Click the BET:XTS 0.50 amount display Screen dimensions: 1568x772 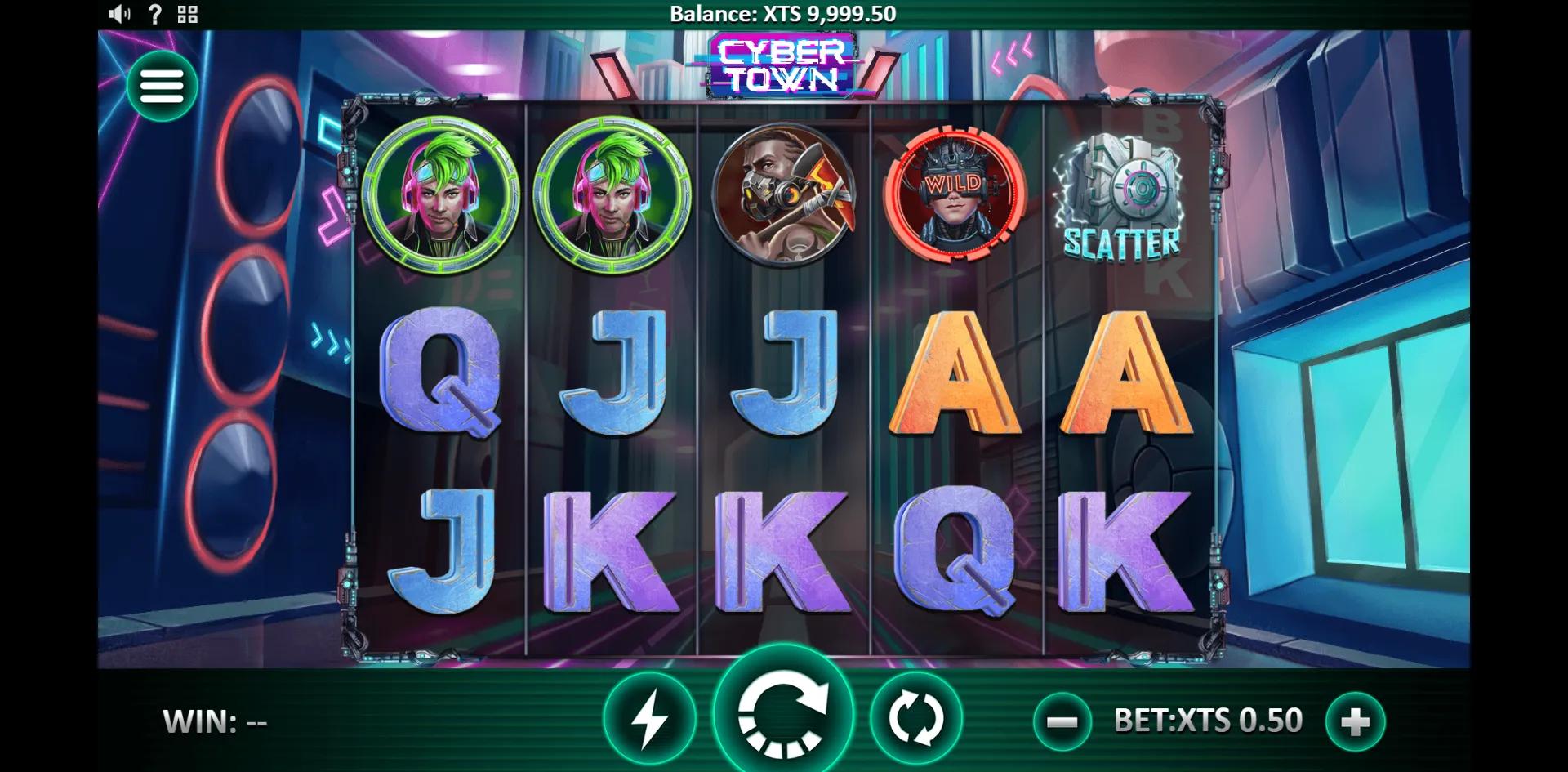[x=1209, y=721]
